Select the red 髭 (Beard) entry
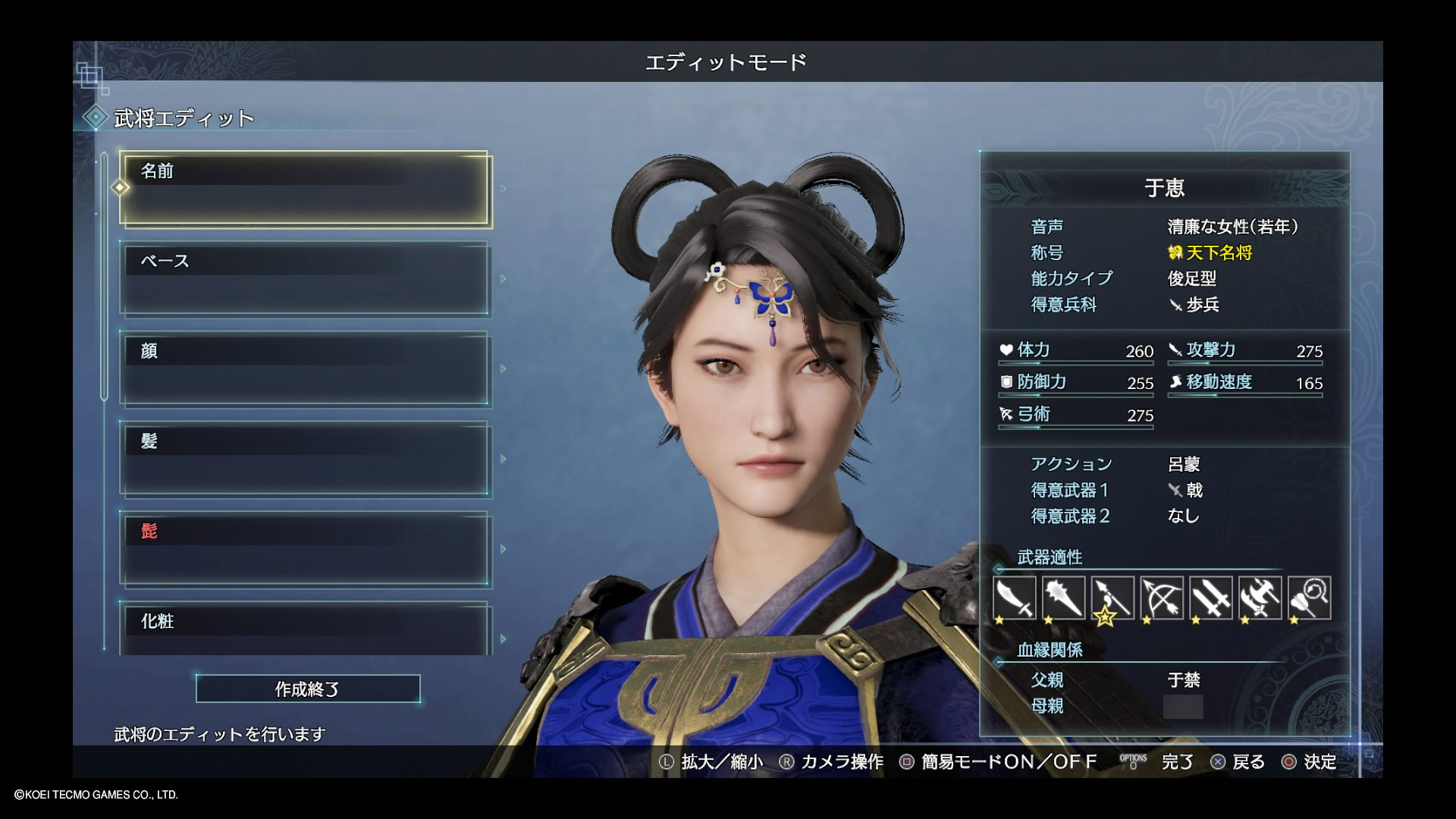 point(304,549)
